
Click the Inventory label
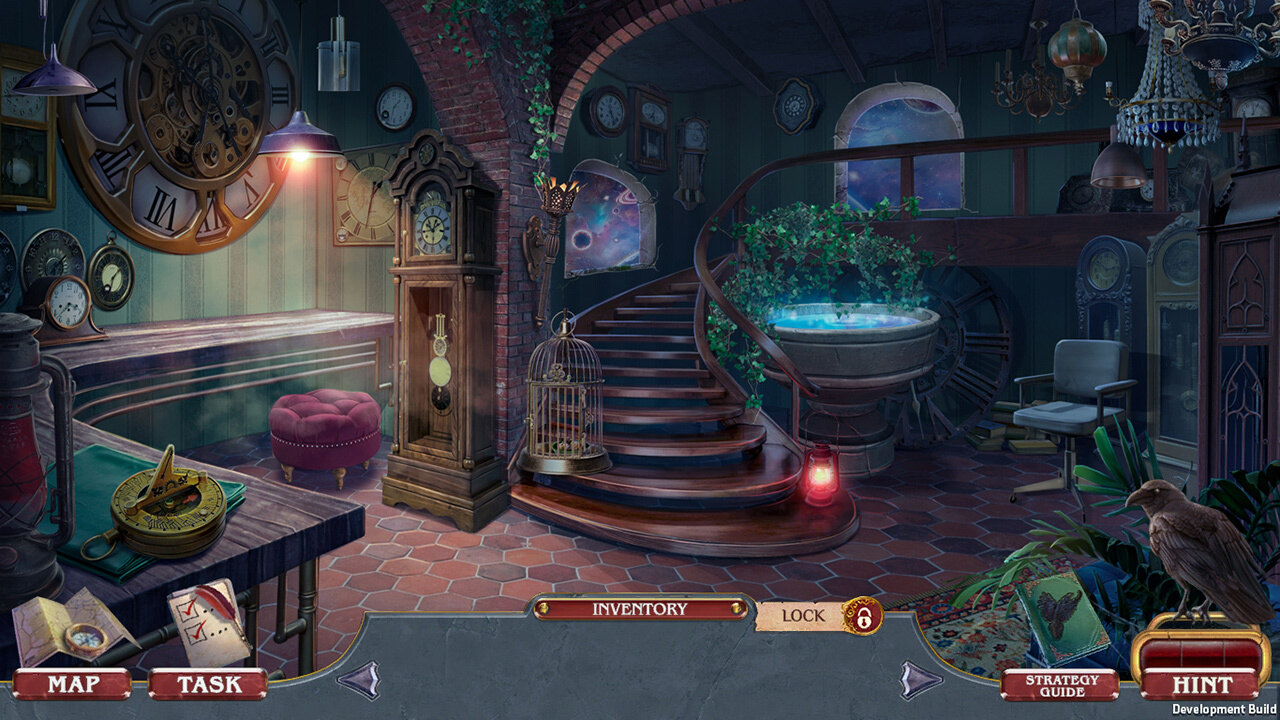point(640,609)
